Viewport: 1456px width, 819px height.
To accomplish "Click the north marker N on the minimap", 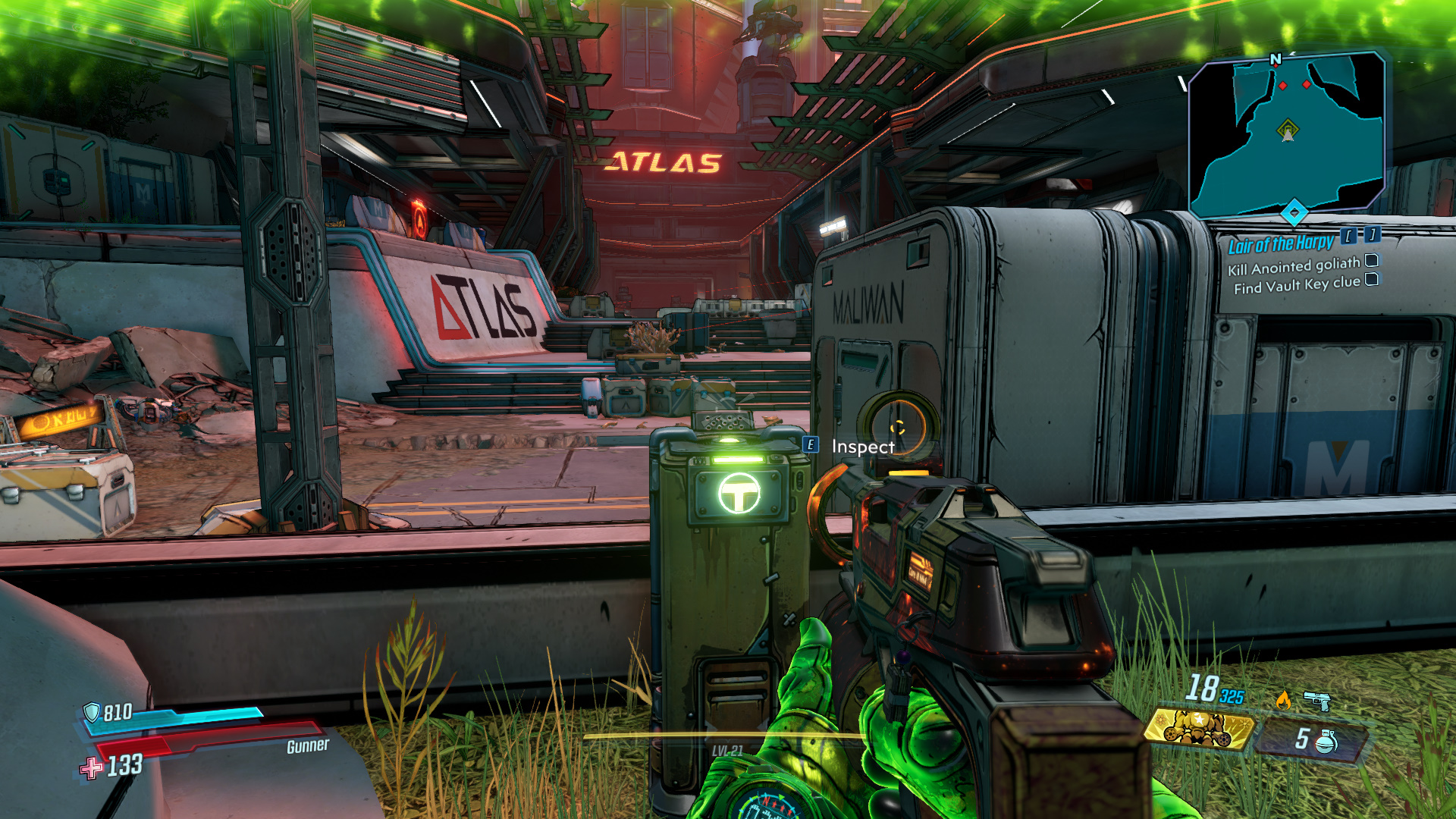I will pos(1276,58).
